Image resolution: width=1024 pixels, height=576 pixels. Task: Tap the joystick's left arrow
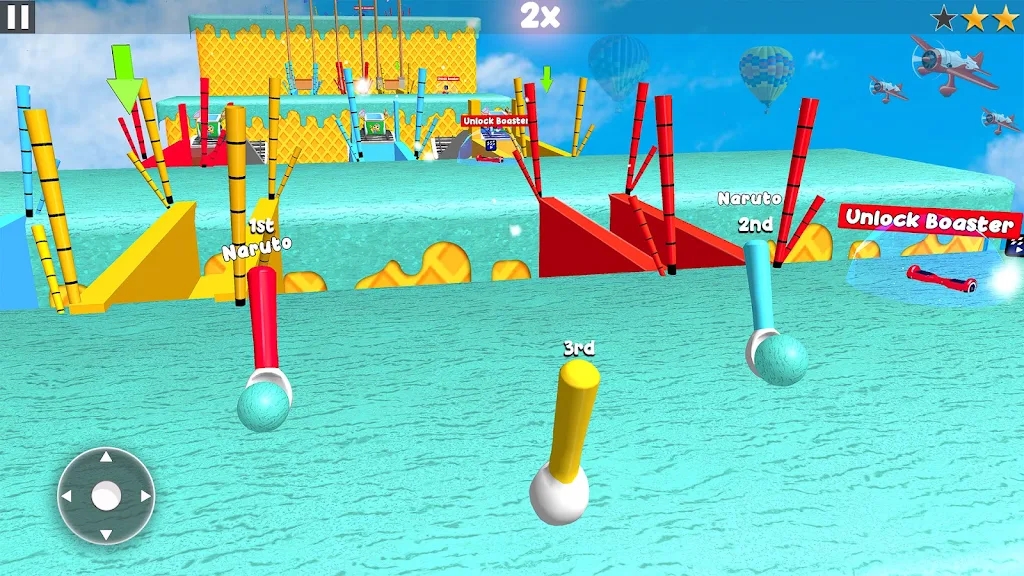(x=68, y=496)
